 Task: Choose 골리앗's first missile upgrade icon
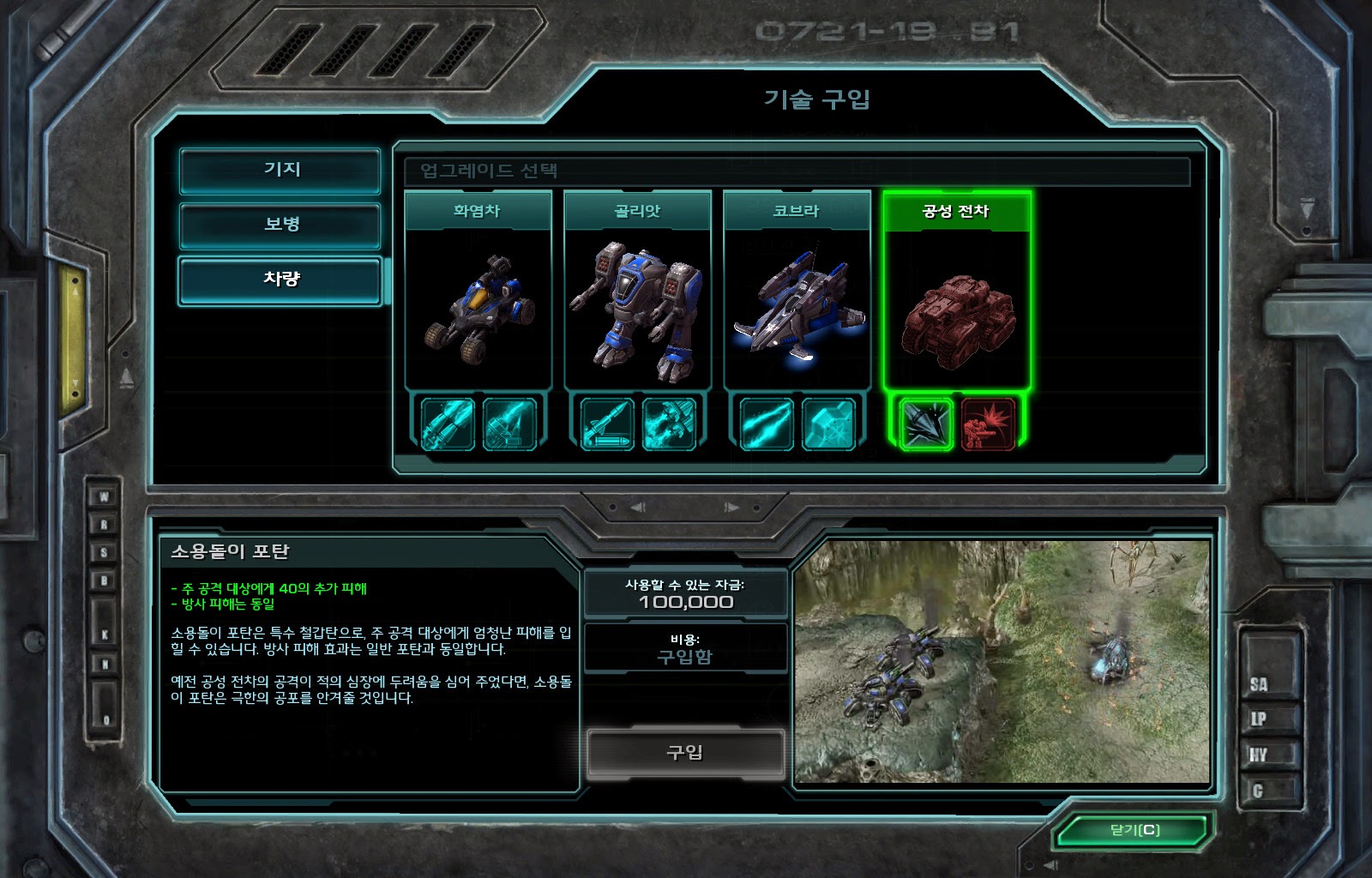click(x=607, y=424)
